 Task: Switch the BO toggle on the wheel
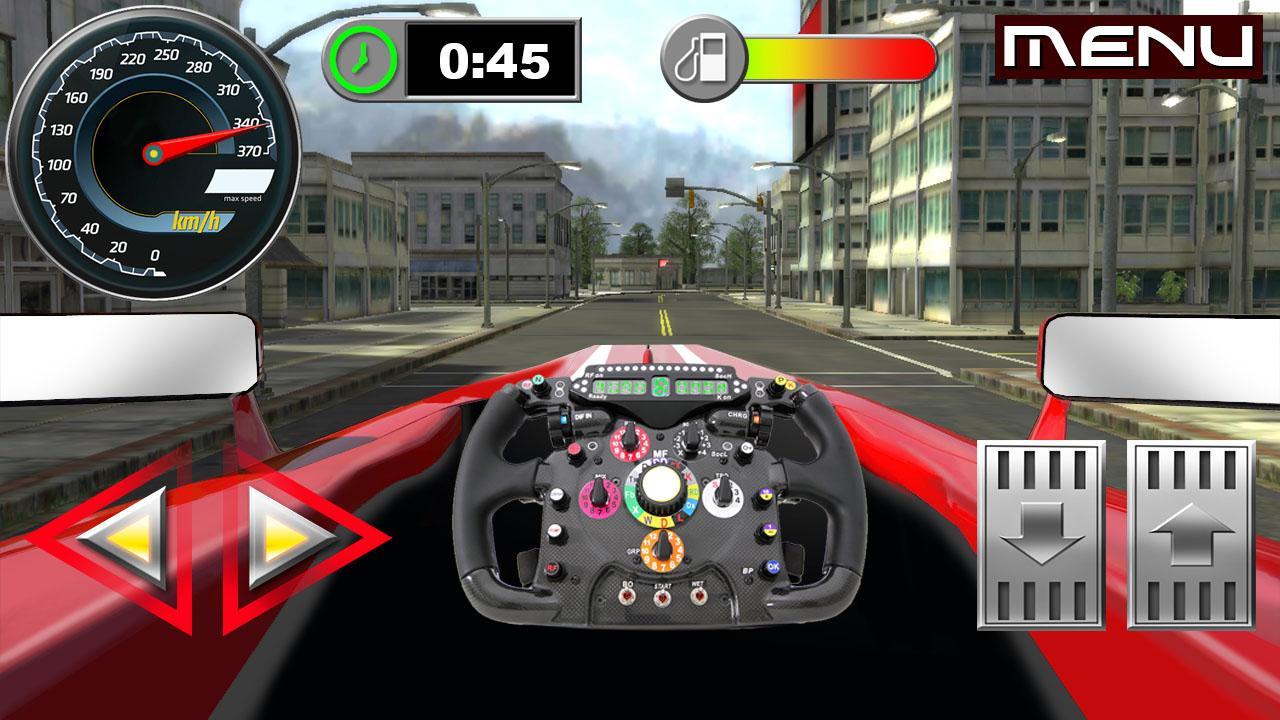click(x=626, y=598)
